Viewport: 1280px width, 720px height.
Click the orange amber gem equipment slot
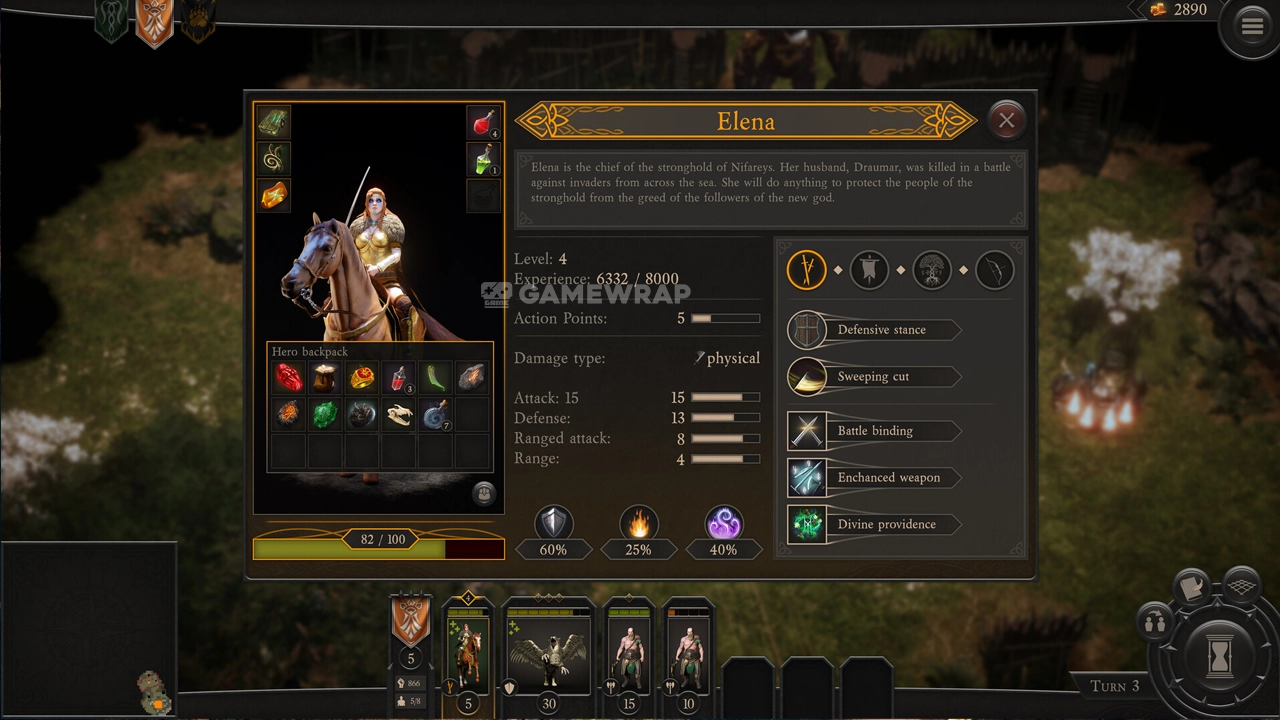click(x=273, y=194)
